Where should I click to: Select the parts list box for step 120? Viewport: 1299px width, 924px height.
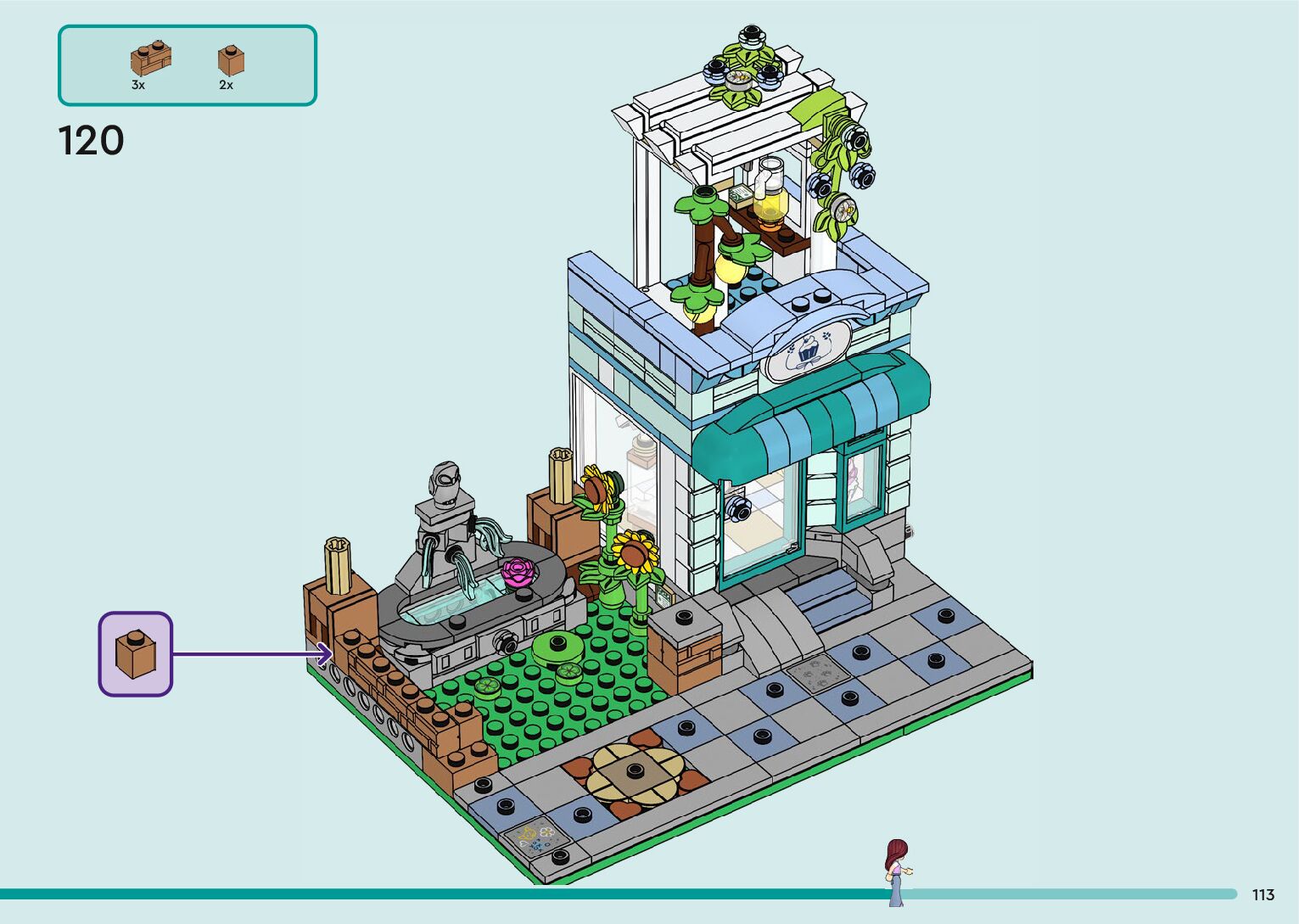point(187,65)
